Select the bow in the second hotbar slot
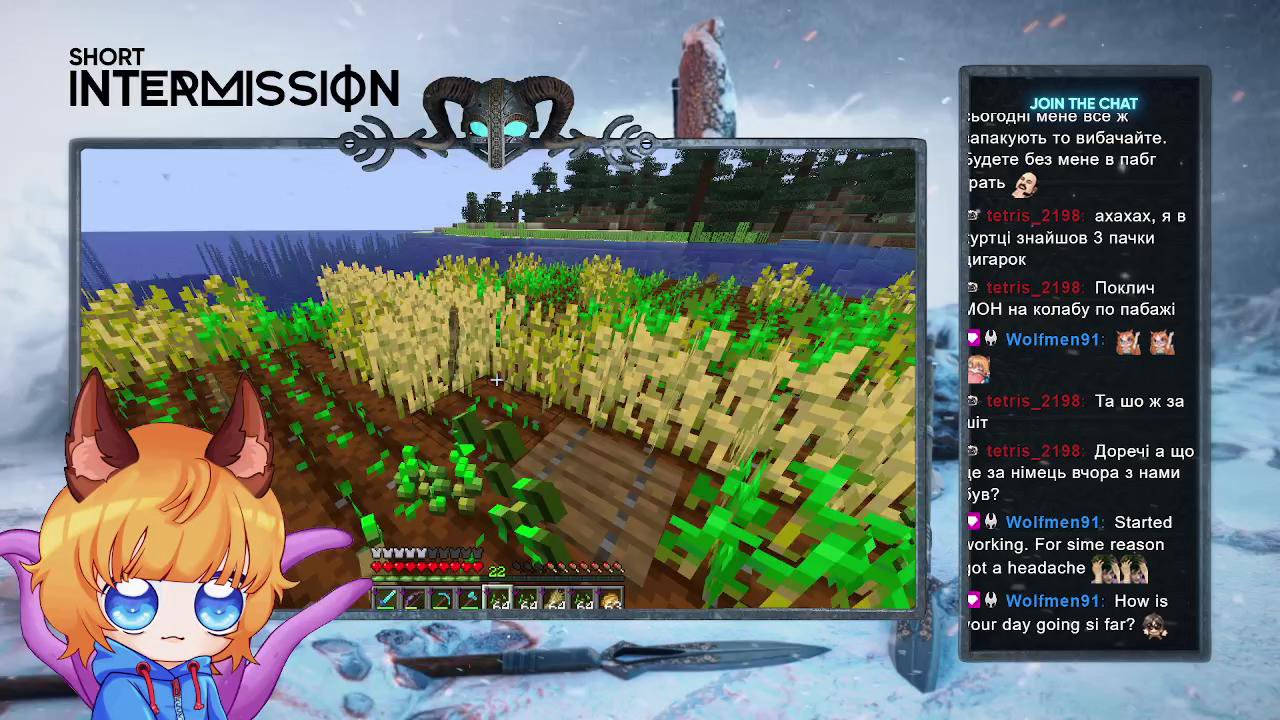 (x=413, y=598)
